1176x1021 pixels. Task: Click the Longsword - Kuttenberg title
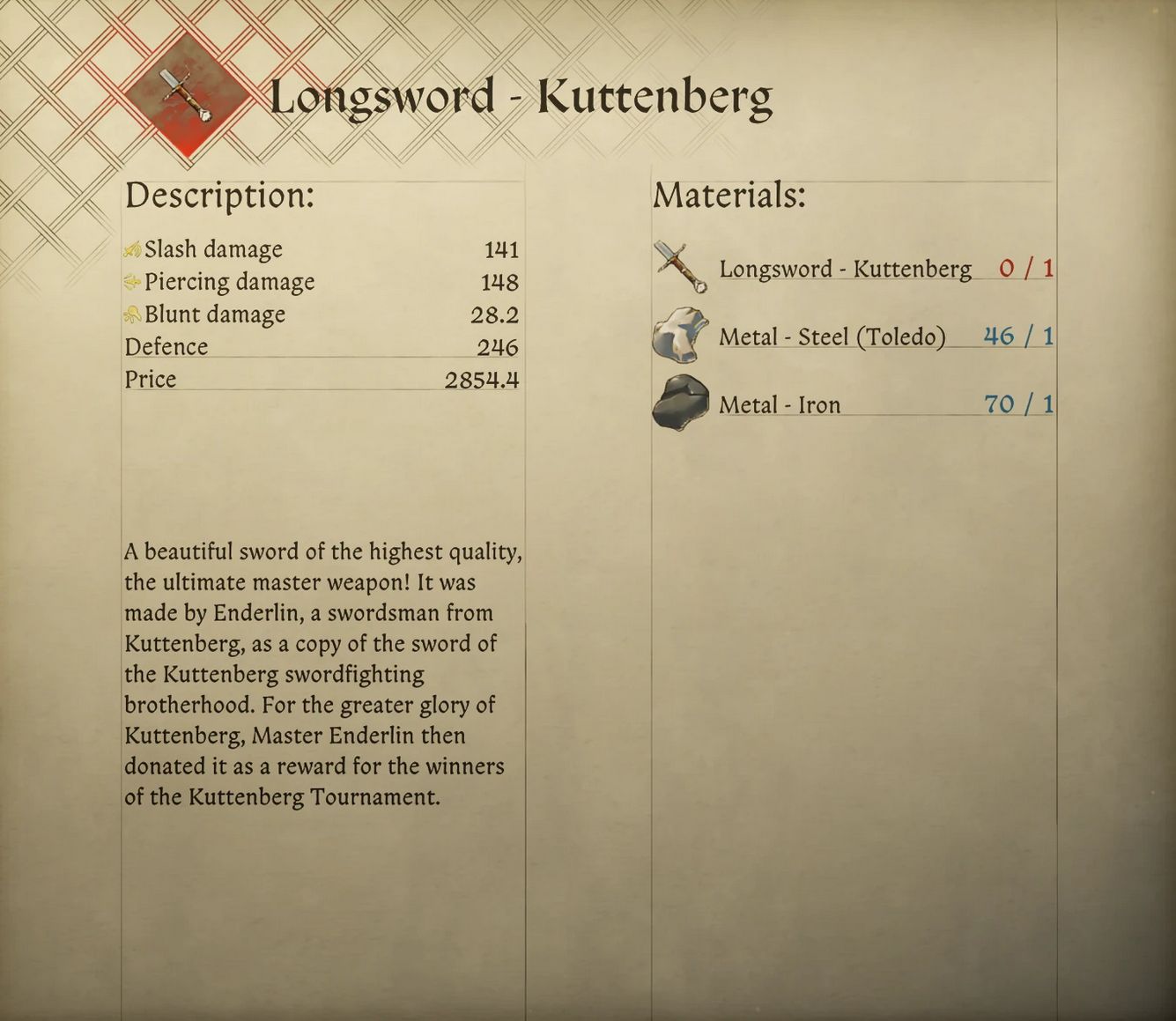(523, 95)
